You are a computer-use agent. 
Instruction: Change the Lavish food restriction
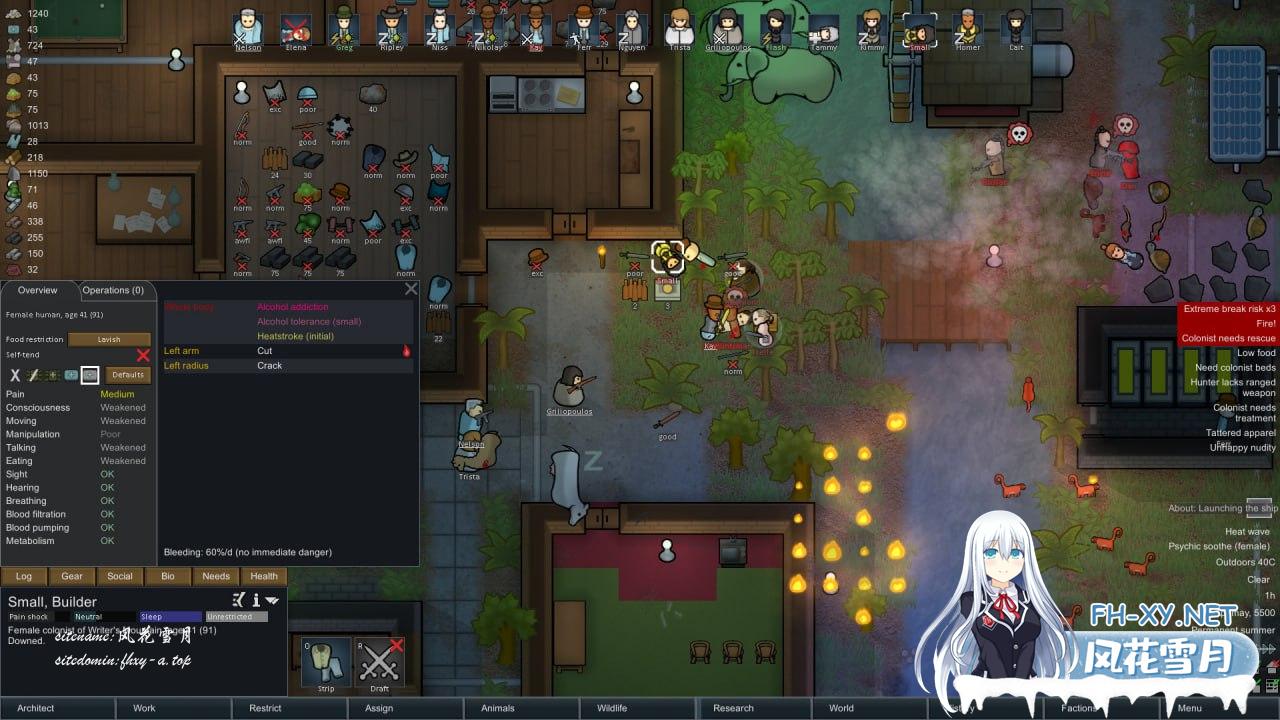click(109, 339)
